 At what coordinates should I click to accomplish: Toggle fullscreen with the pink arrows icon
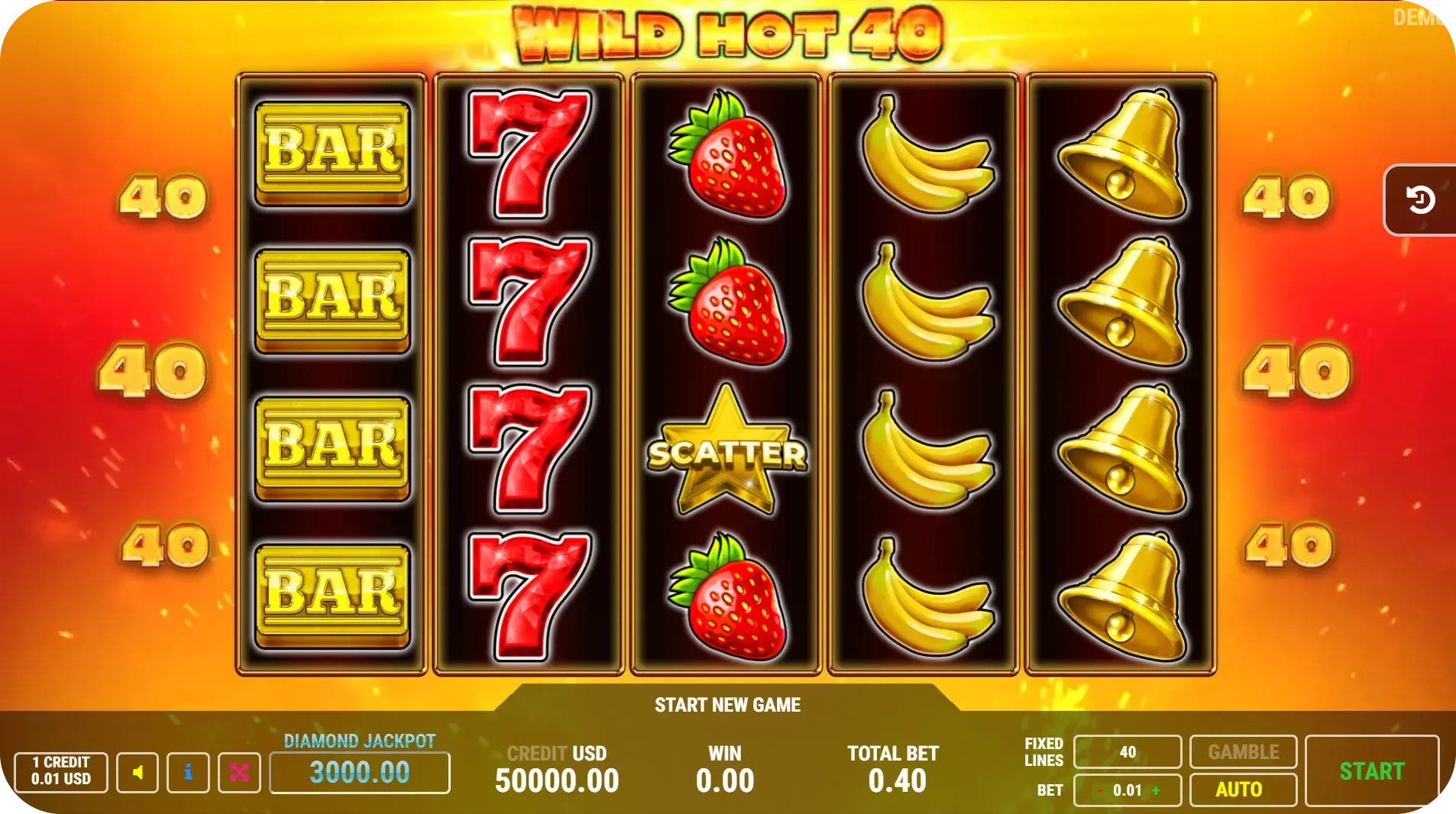239,772
